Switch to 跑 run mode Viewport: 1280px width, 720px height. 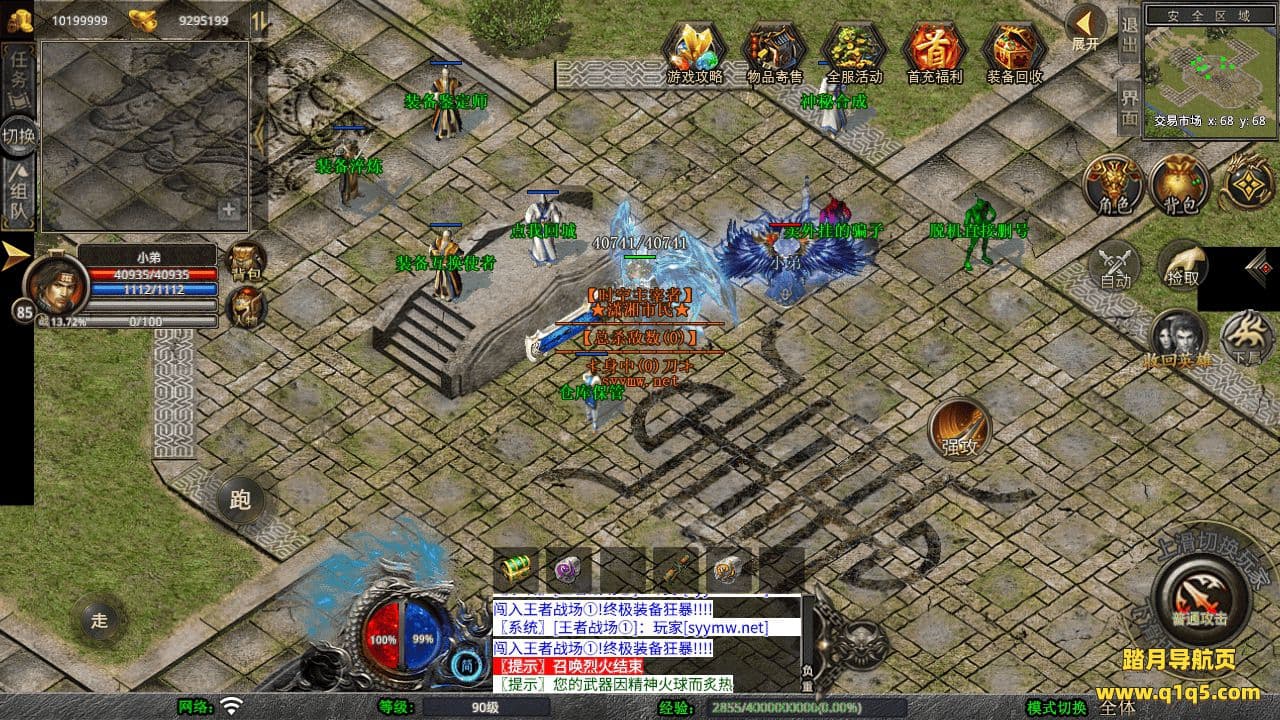click(240, 499)
